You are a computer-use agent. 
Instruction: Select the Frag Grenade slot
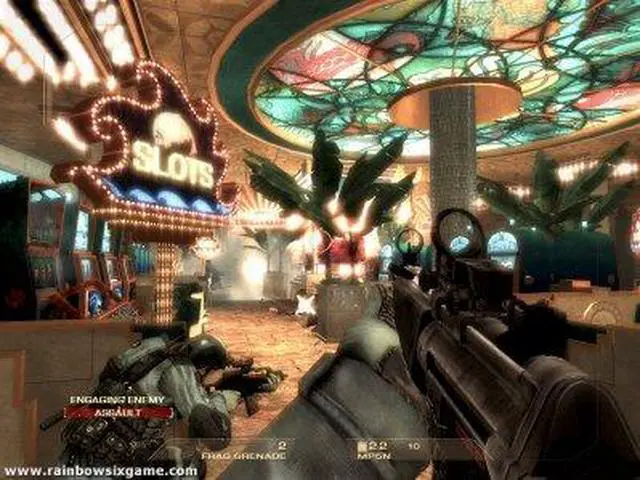tap(258, 455)
